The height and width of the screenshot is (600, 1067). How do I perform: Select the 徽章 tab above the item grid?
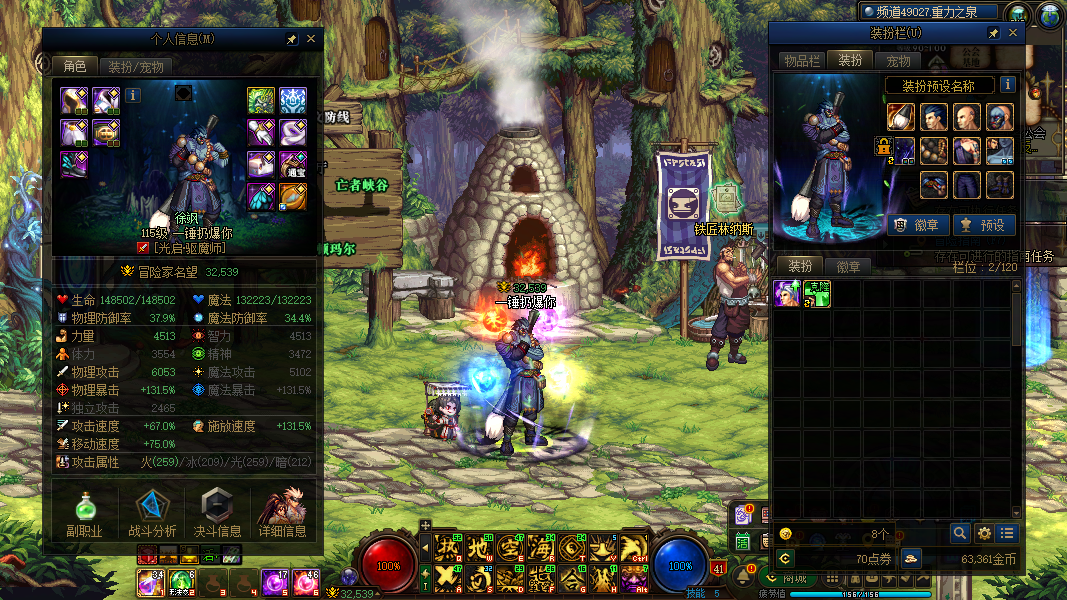(x=848, y=267)
